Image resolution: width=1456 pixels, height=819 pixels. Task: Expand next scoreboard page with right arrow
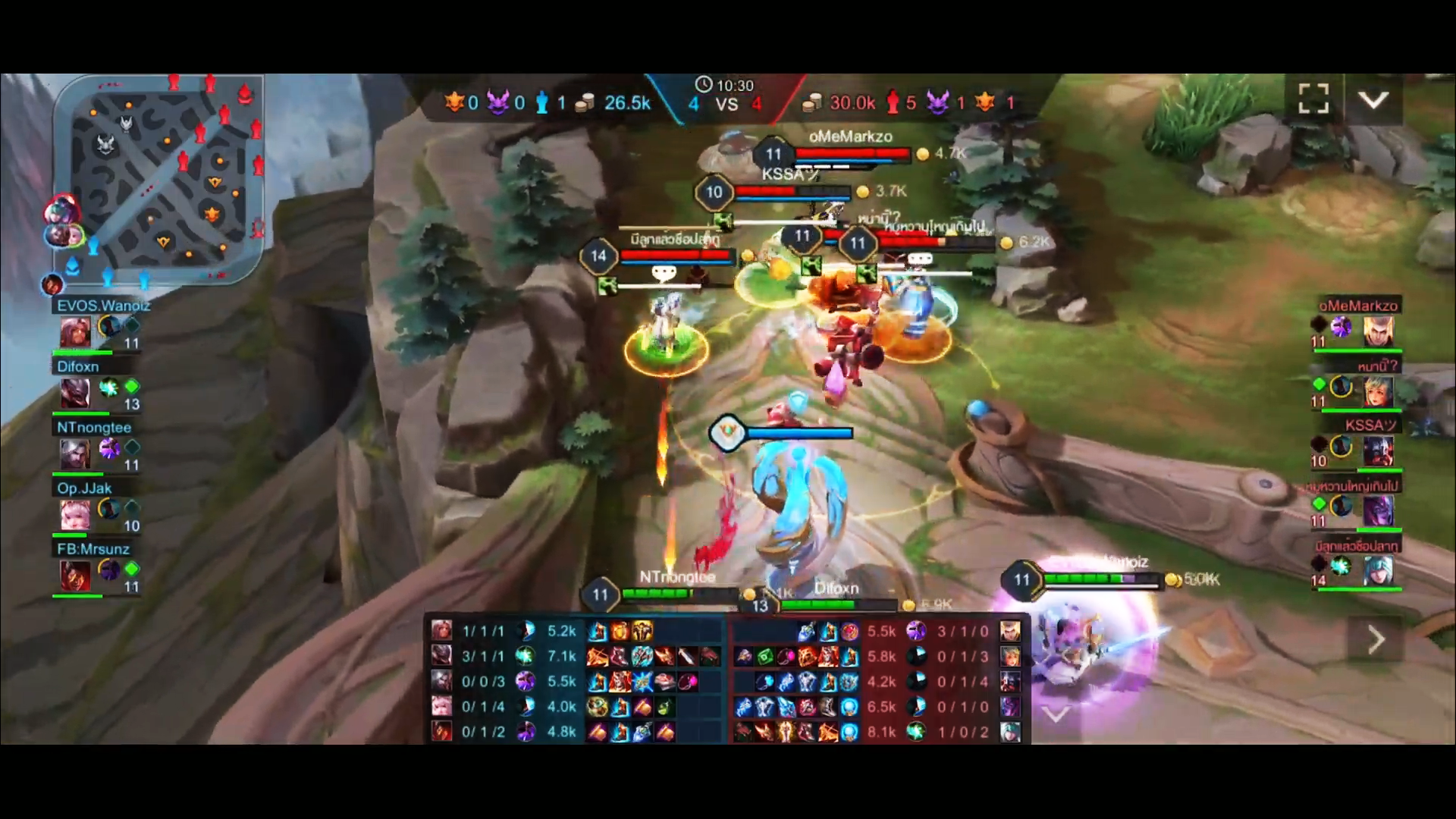(x=1376, y=640)
